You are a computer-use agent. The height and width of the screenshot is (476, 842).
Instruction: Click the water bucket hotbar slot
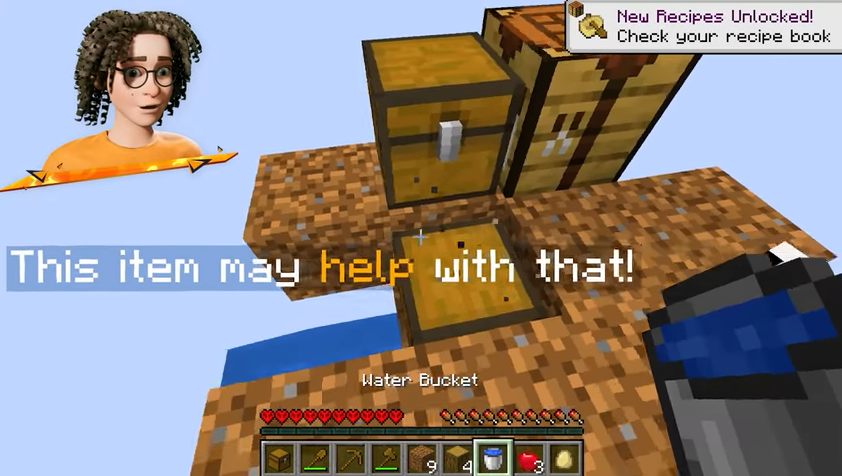click(x=494, y=460)
